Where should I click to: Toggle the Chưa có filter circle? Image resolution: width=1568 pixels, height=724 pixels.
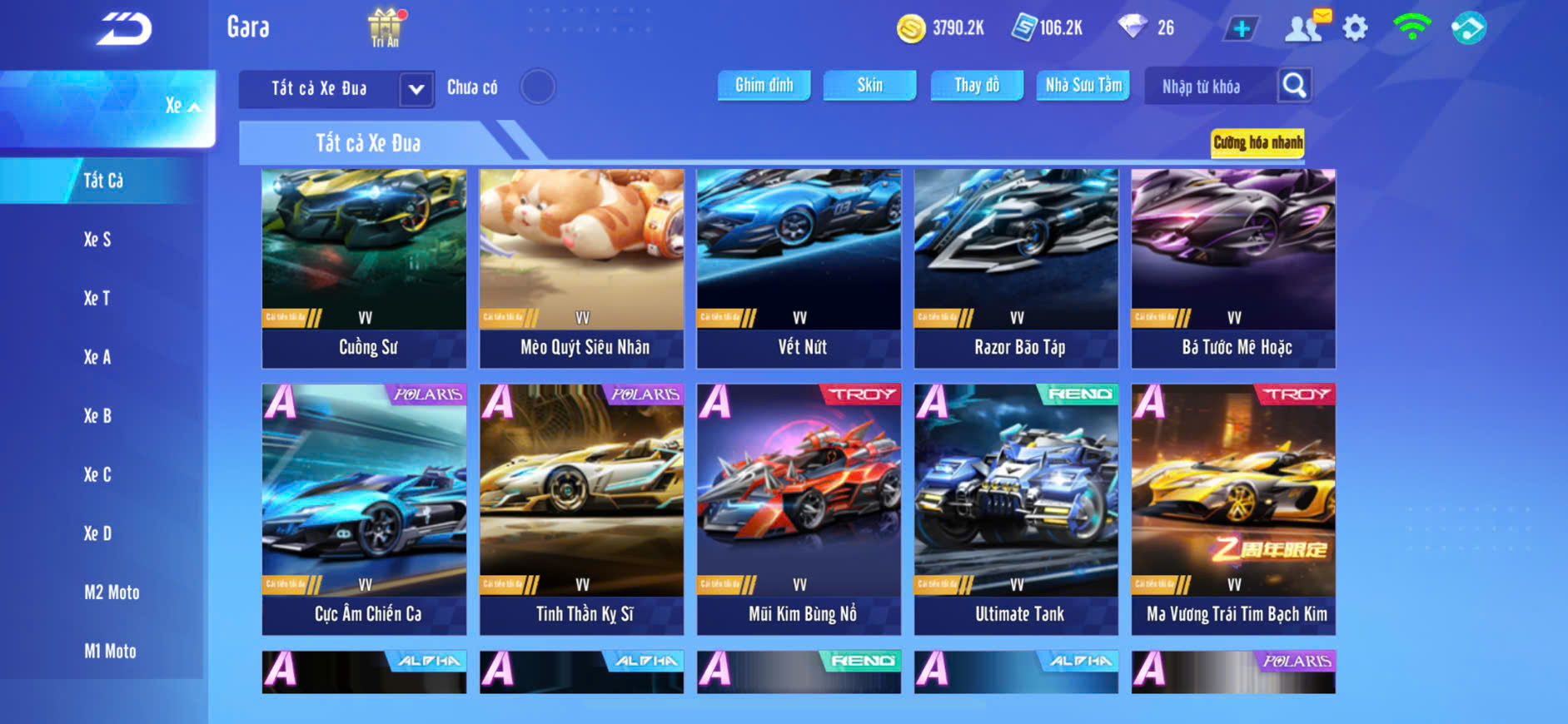point(537,87)
